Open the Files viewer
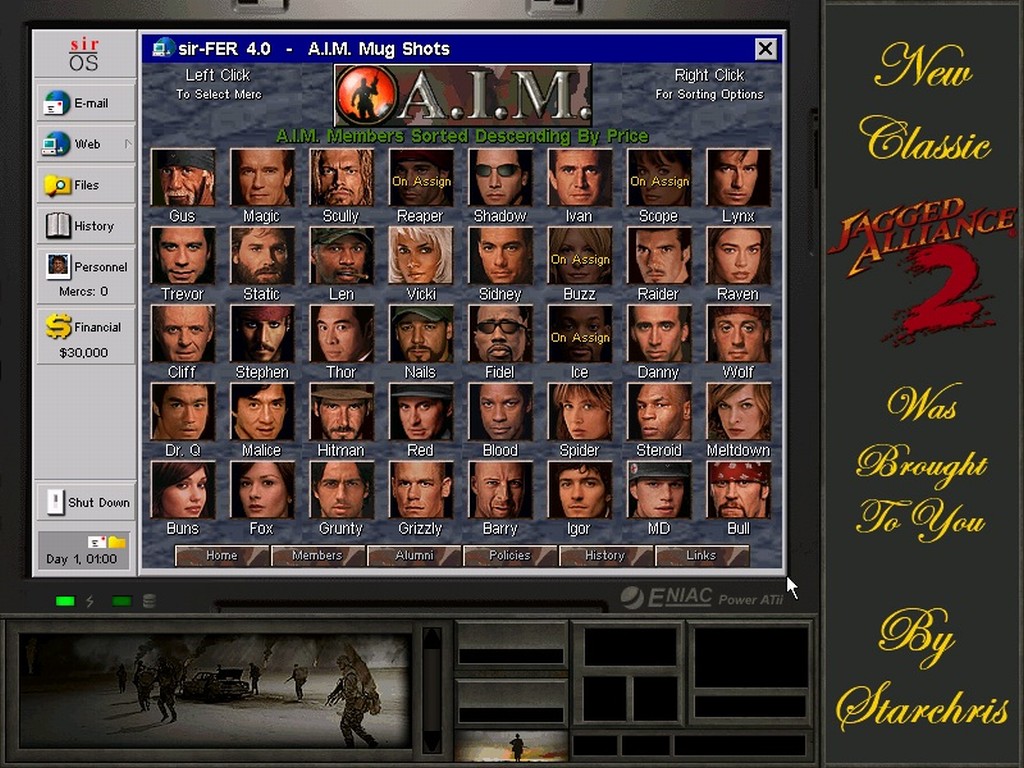 tap(86, 185)
